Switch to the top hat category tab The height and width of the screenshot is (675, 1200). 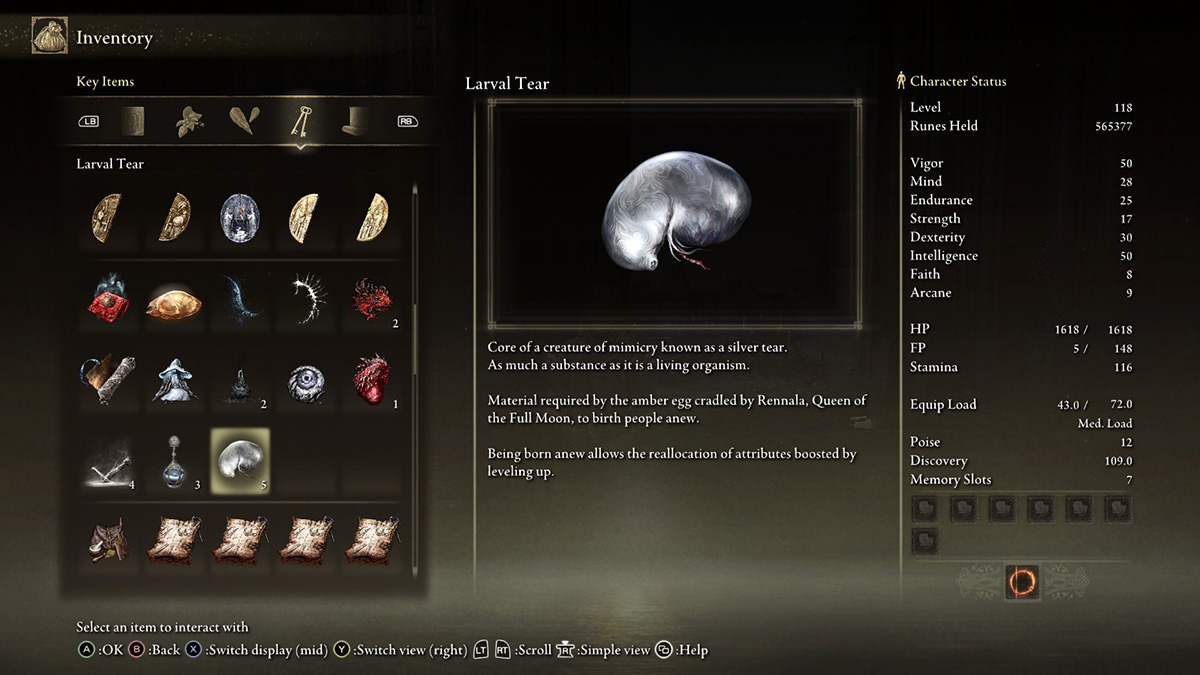(x=352, y=121)
